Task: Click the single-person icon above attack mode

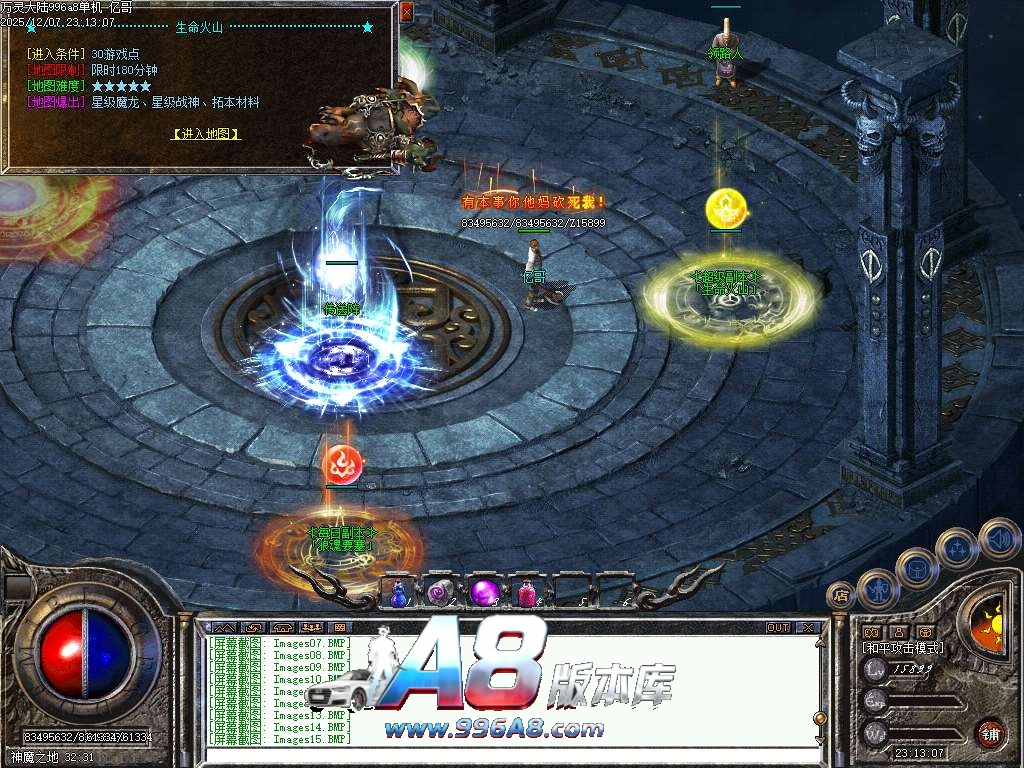Action: click(898, 632)
